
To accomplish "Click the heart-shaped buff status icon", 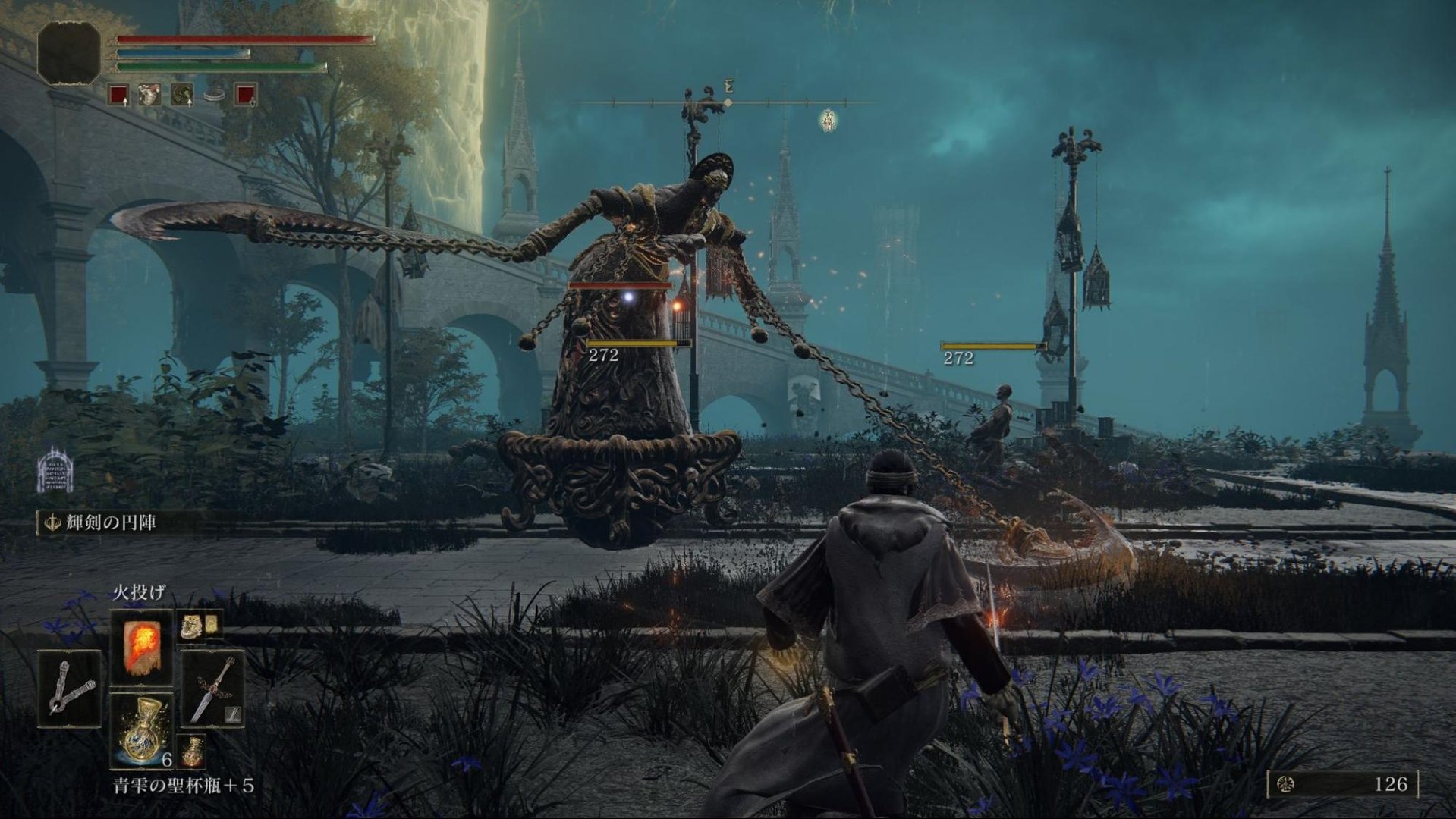I will click(x=149, y=95).
